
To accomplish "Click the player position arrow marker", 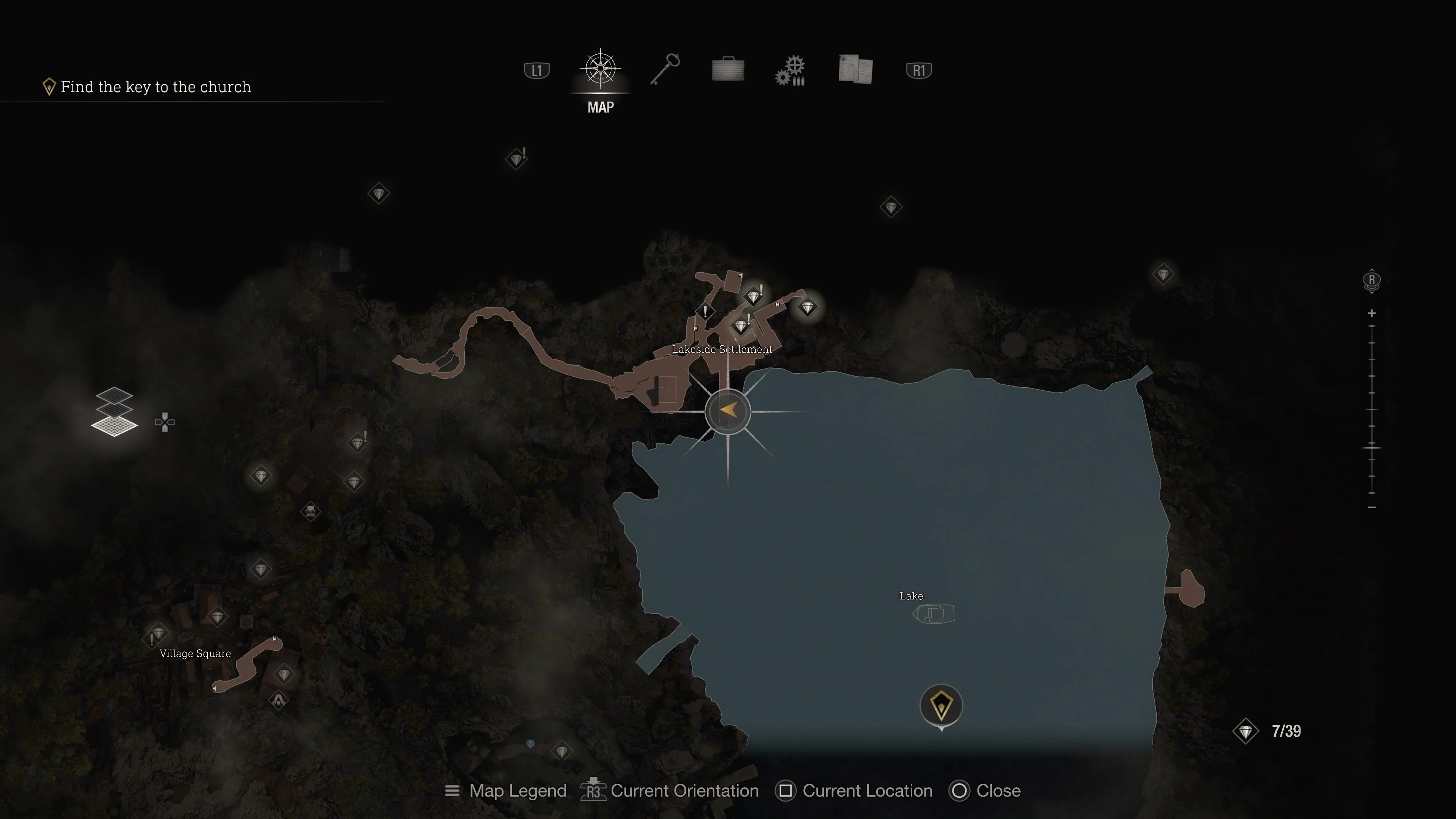I will click(x=728, y=411).
